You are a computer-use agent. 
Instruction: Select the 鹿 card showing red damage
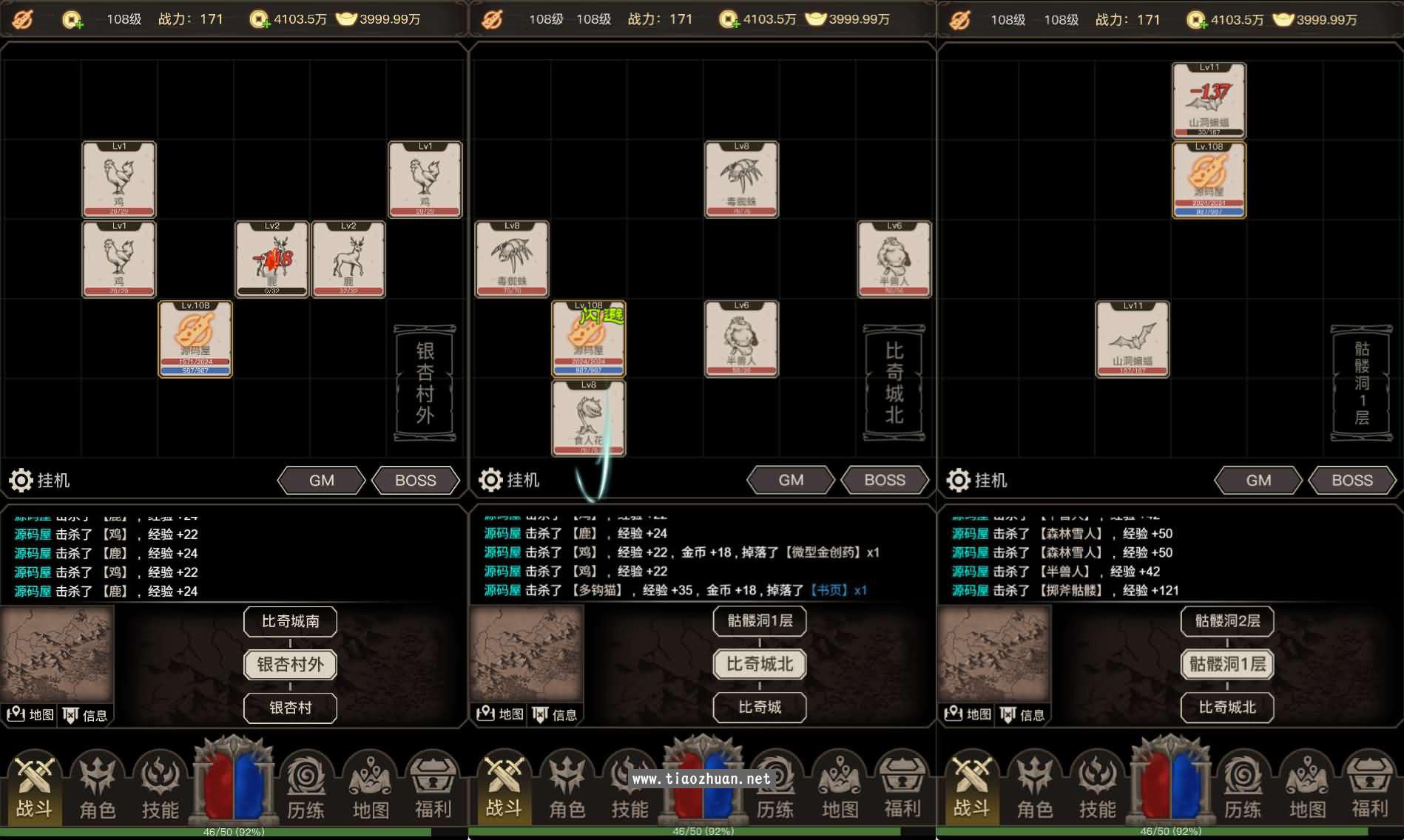[271, 260]
